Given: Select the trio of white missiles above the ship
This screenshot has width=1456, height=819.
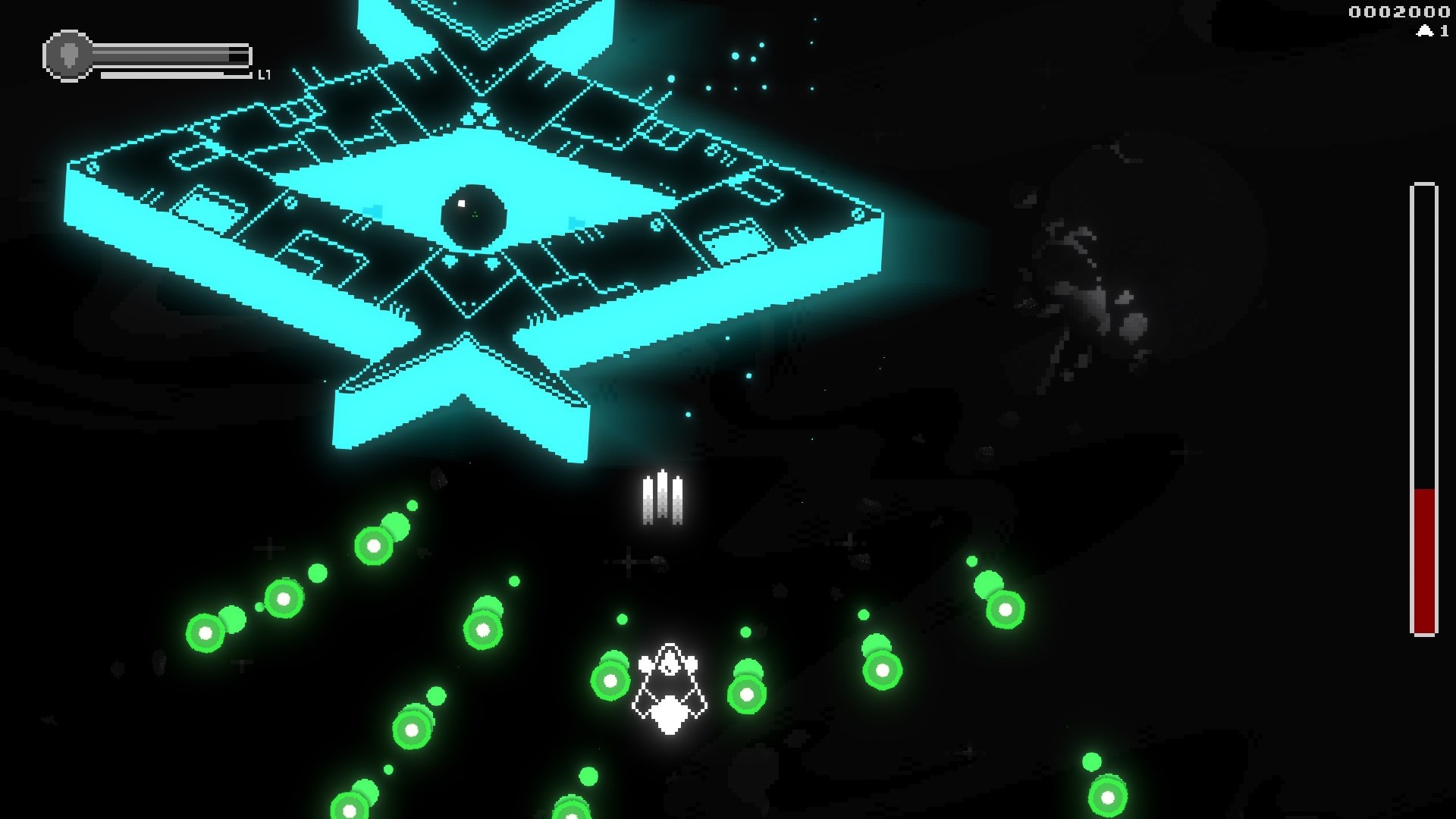Looking at the screenshot, I should coord(664,497).
